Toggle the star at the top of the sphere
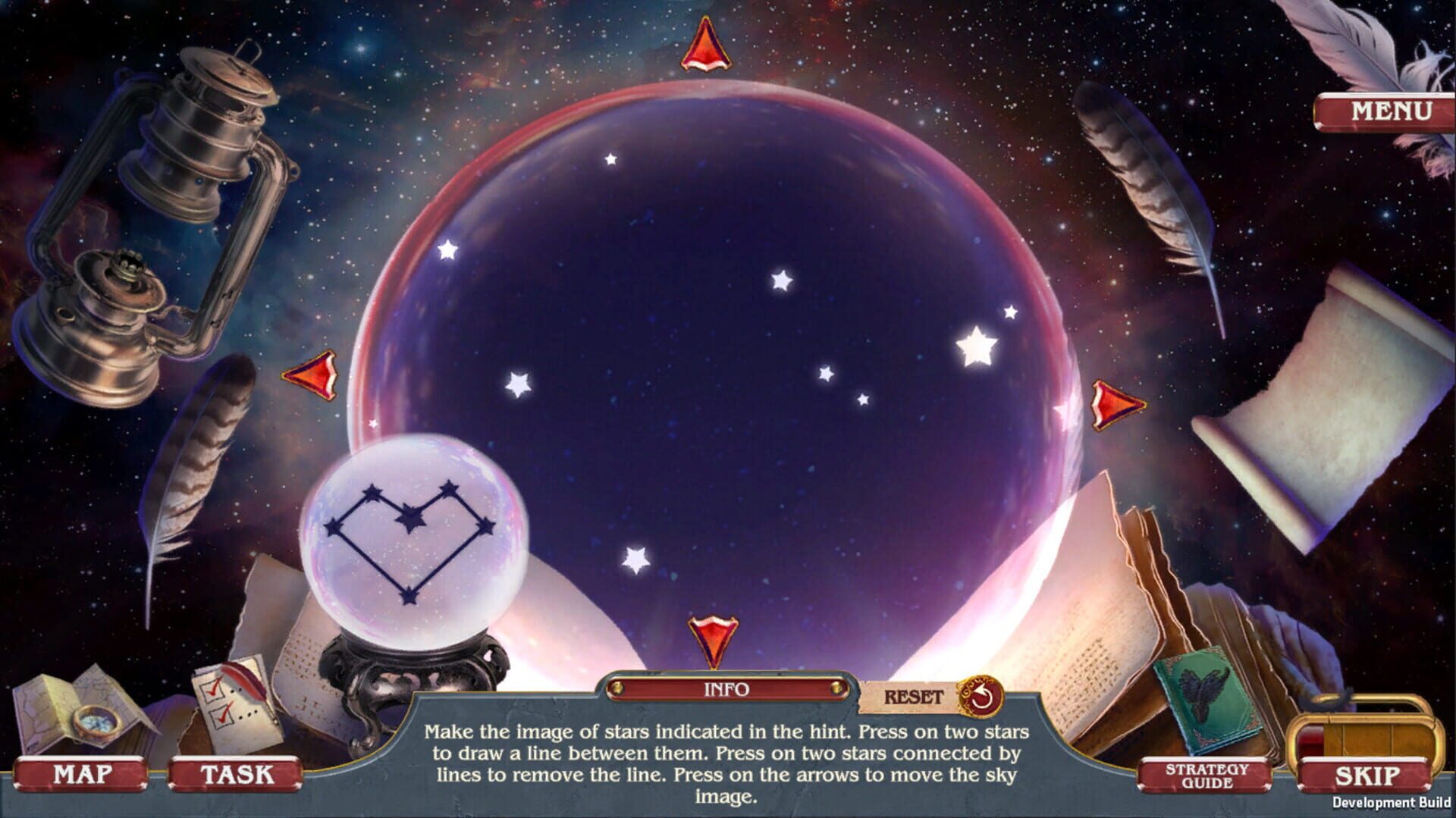This screenshot has height=818, width=1456. tap(611, 159)
